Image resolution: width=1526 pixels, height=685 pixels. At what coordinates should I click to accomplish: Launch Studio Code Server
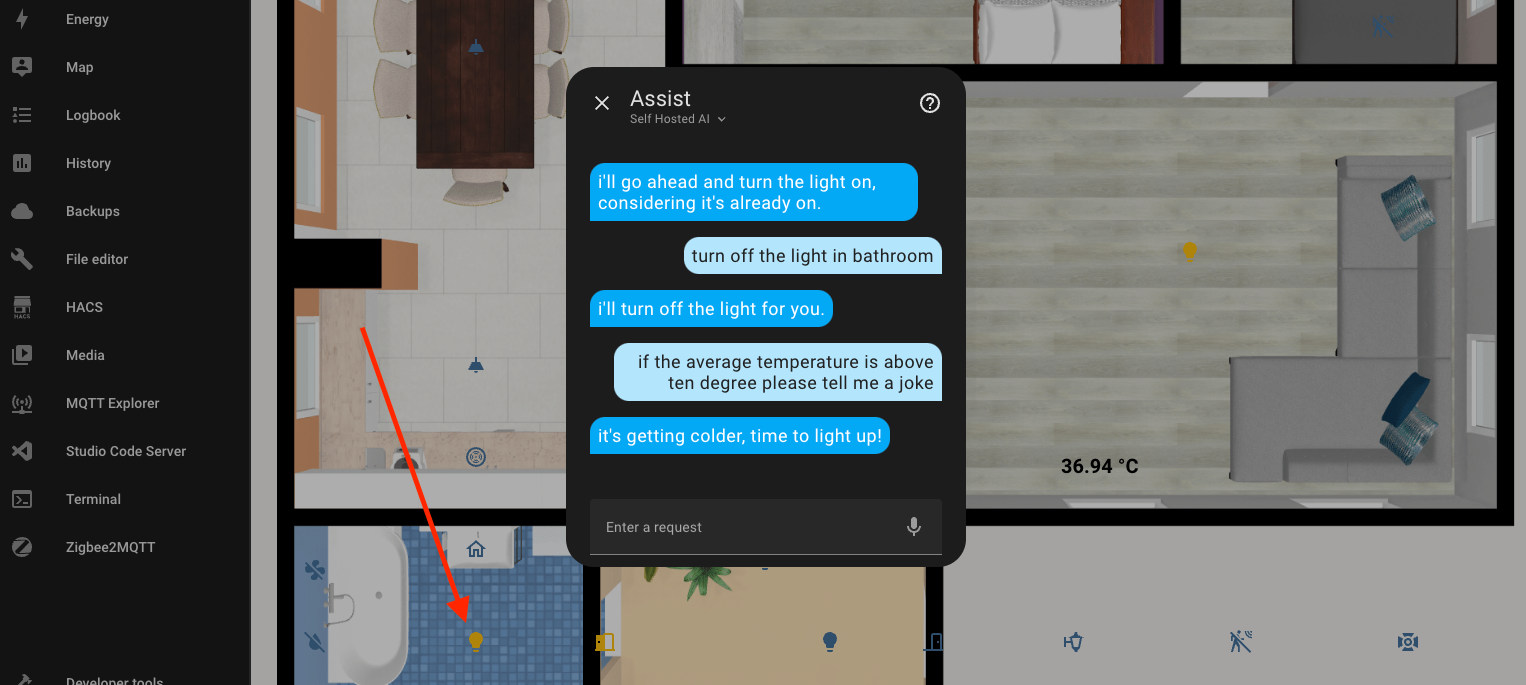(x=125, y=451)
